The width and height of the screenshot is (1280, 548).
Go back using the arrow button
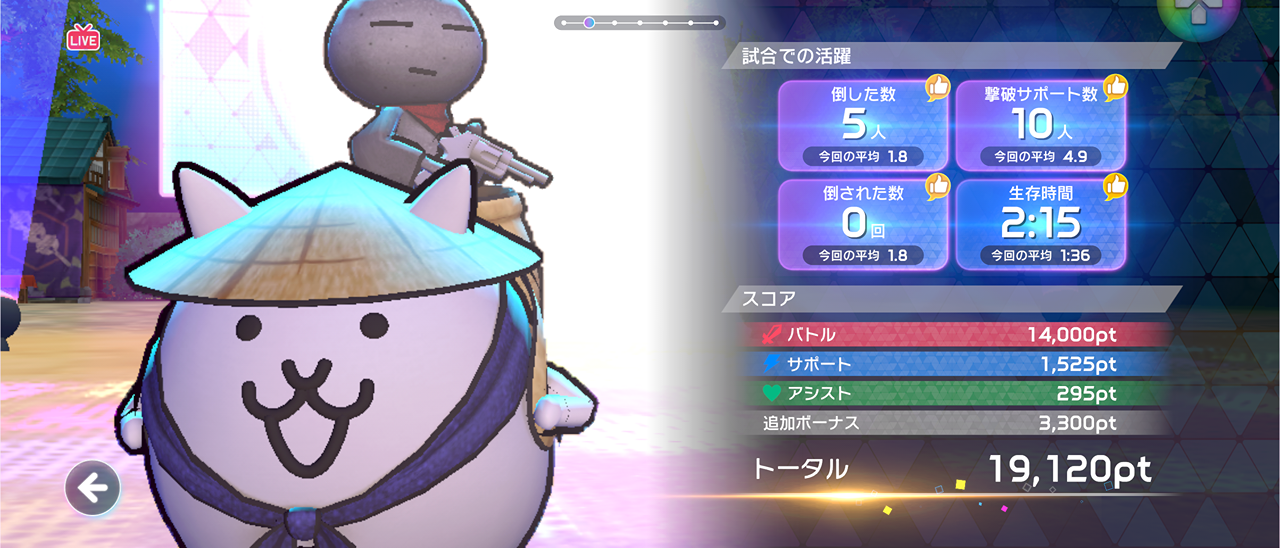(93, 489)
